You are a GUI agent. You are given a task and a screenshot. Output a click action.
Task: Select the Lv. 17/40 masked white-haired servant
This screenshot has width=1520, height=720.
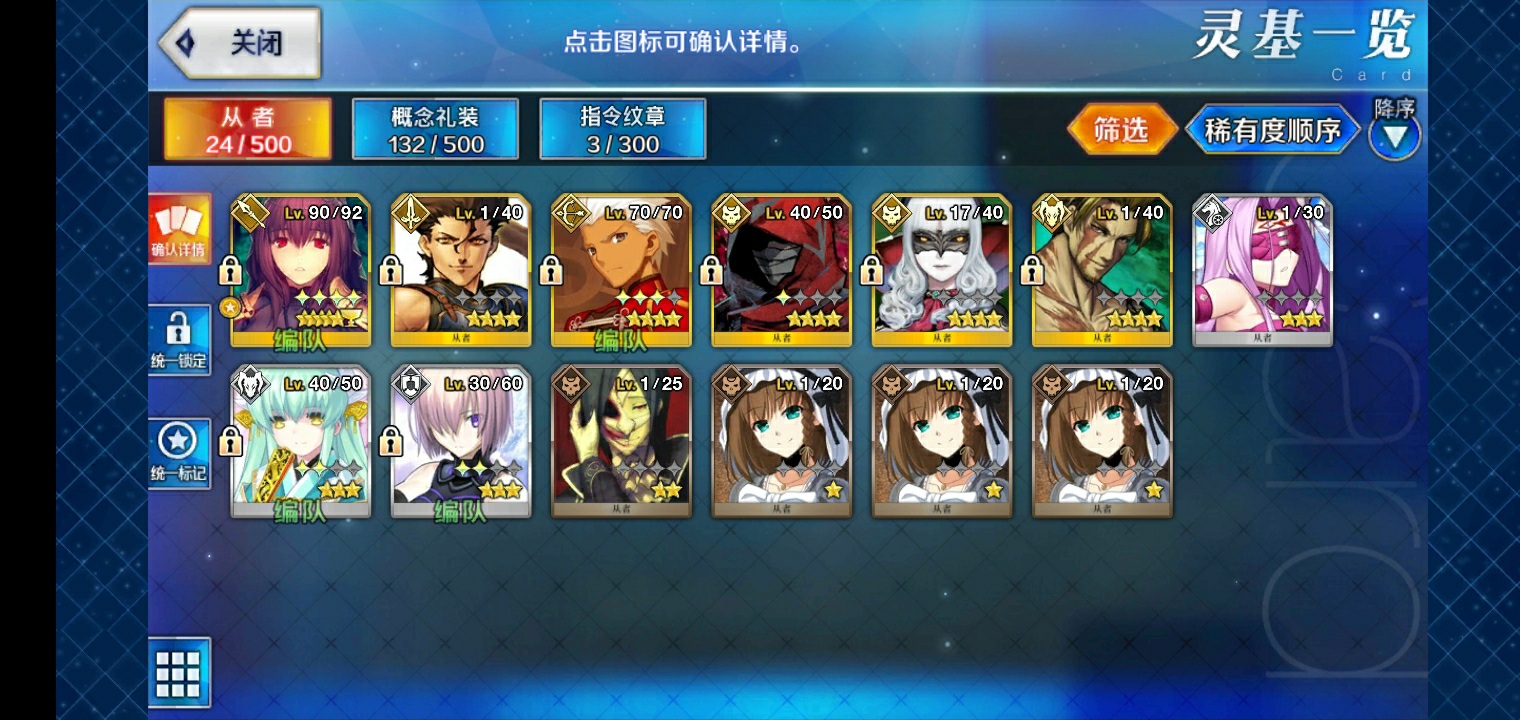tap(941, 270)
